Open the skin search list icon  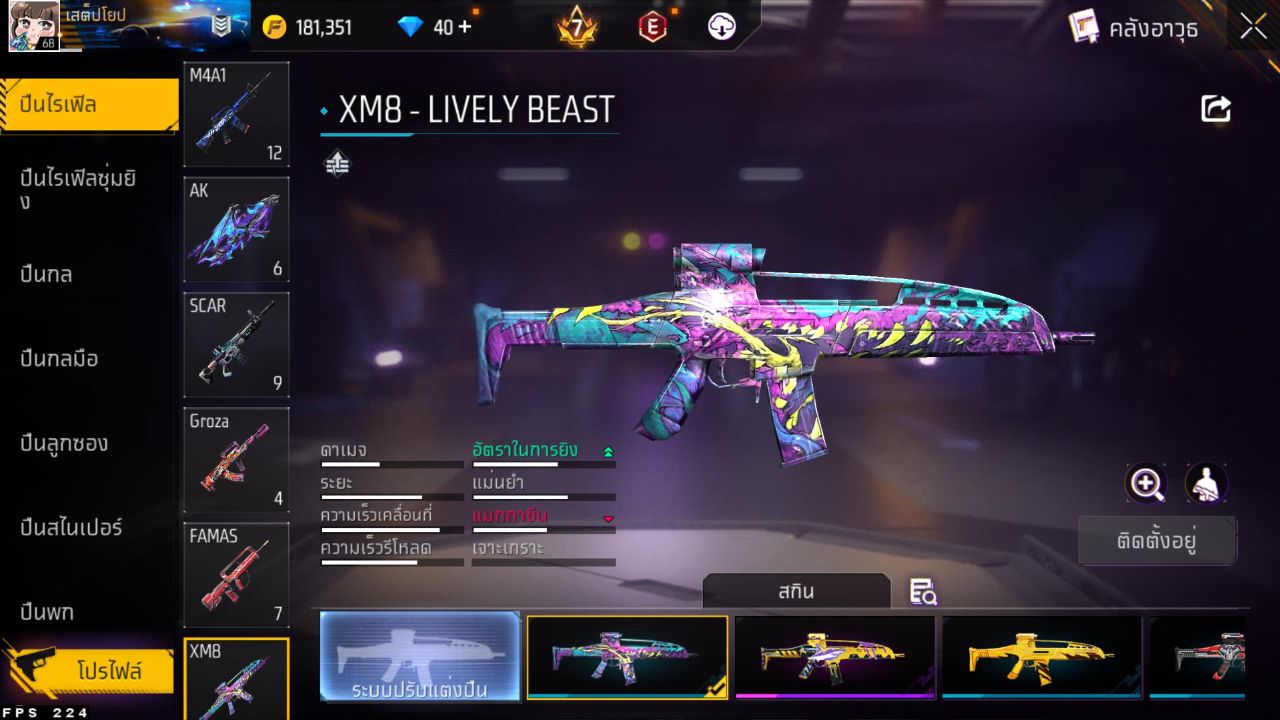pos(923,592)
